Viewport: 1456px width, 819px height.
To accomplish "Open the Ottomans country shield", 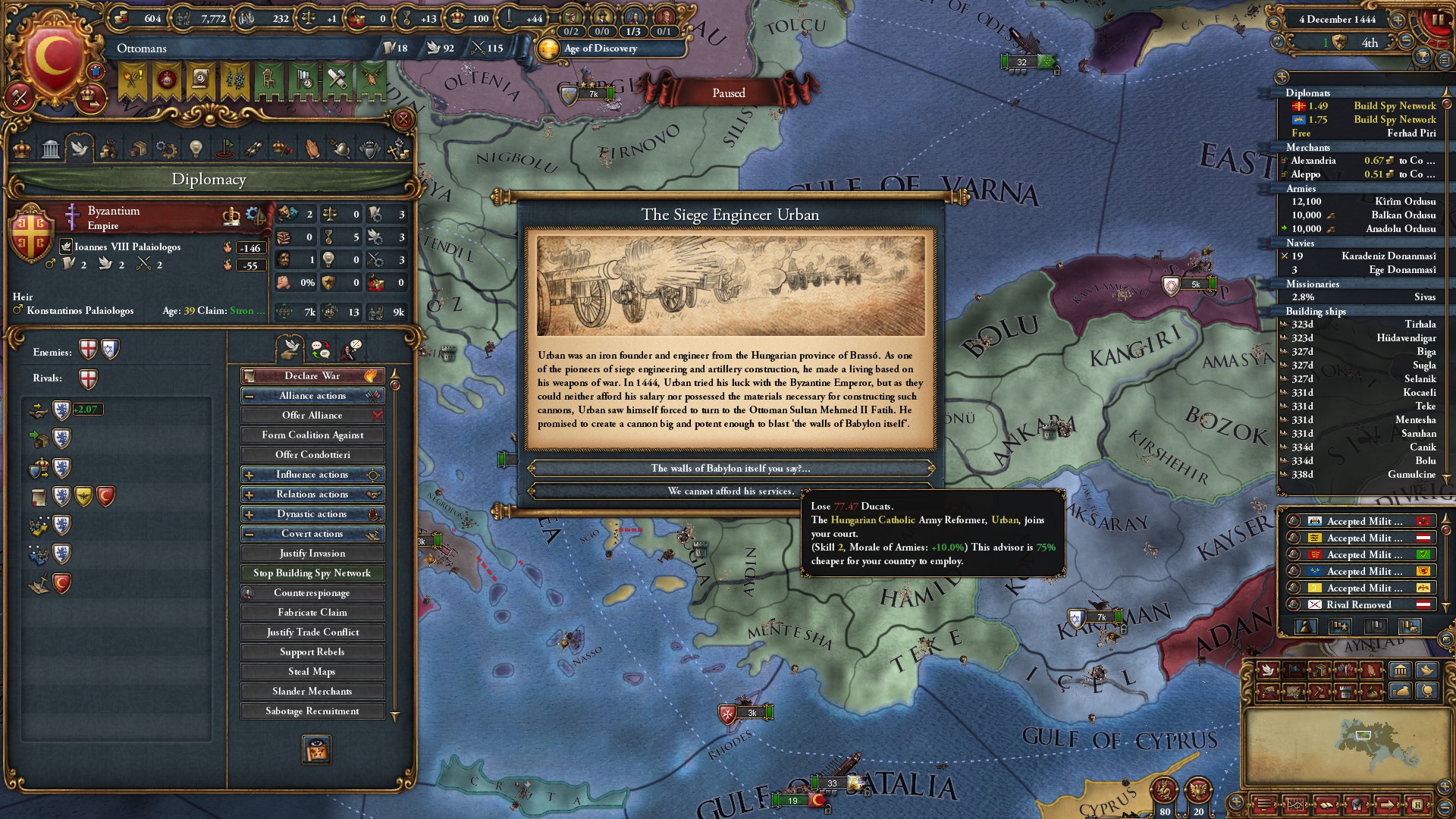I will [x=53, y=57].
